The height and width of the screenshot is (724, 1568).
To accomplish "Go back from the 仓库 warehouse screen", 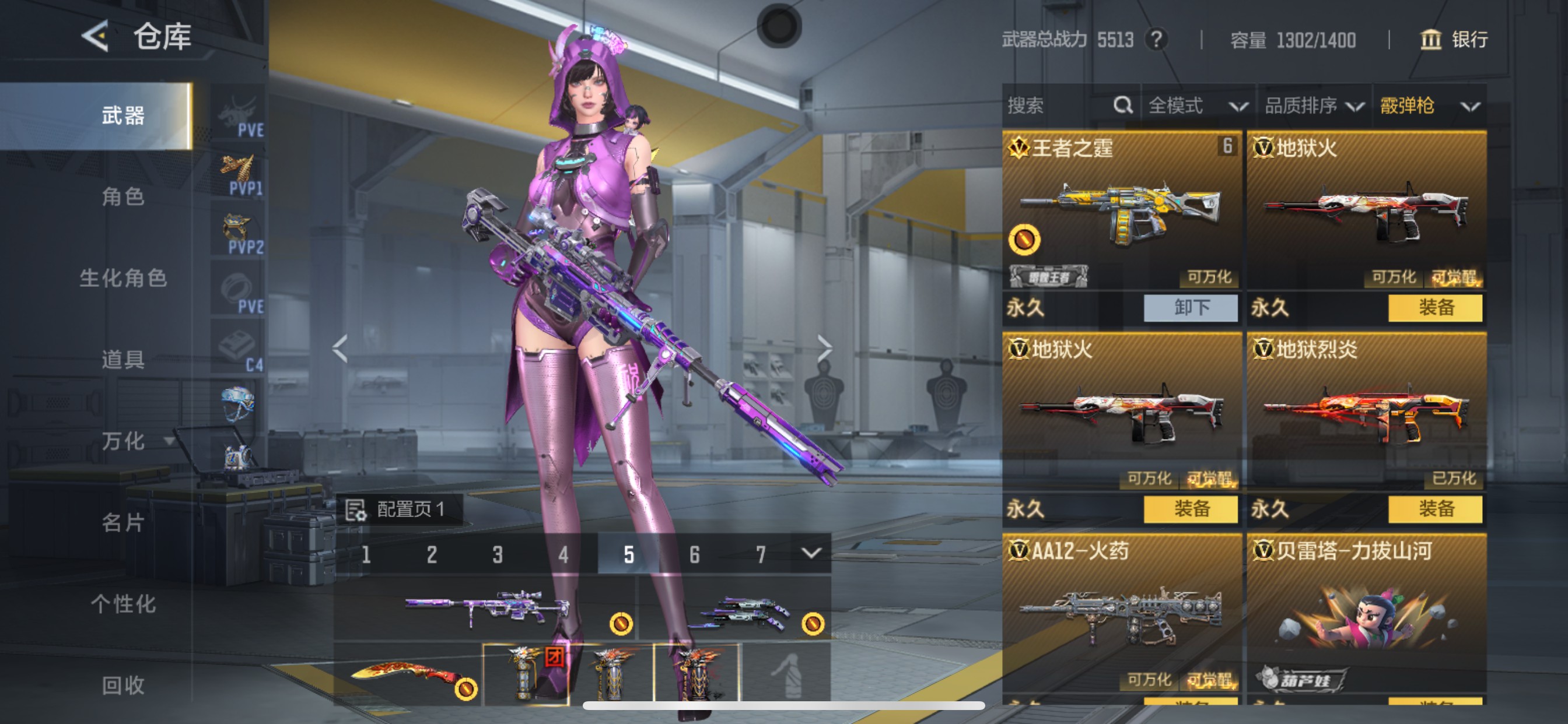I will point(96,37).
